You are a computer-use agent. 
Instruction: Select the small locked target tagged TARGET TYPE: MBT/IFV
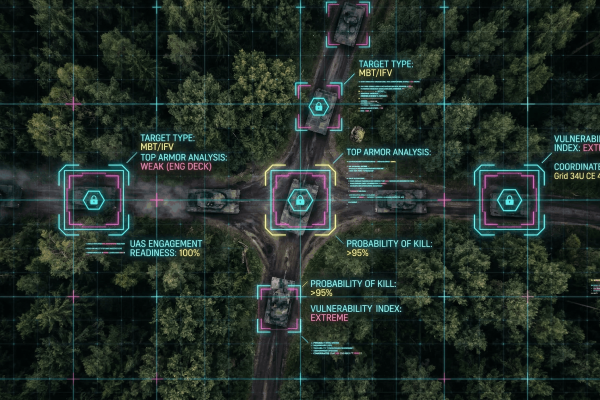click(x=318, y=105)
